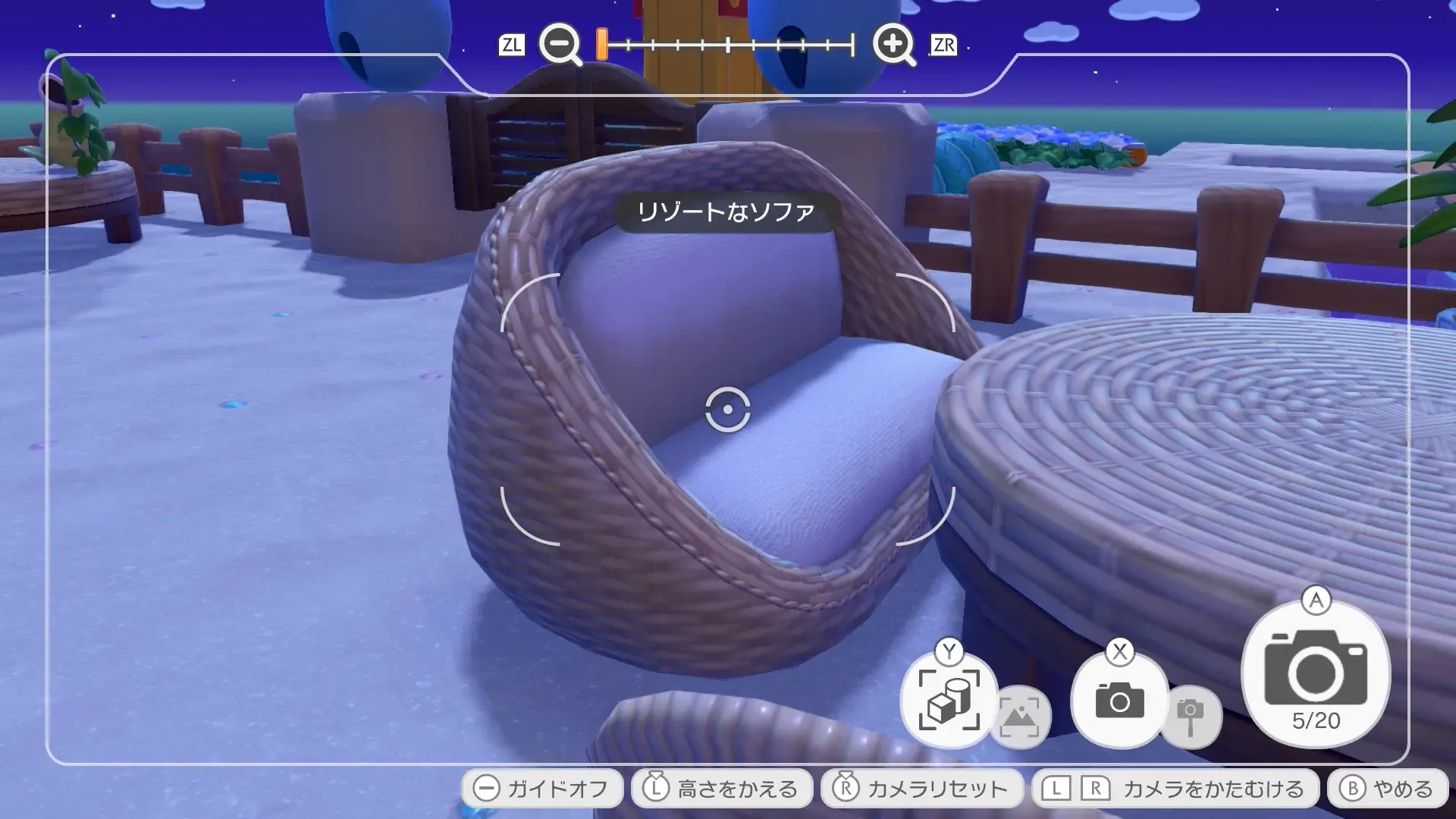Activate 高さをかえる height option

coord(720,787)
